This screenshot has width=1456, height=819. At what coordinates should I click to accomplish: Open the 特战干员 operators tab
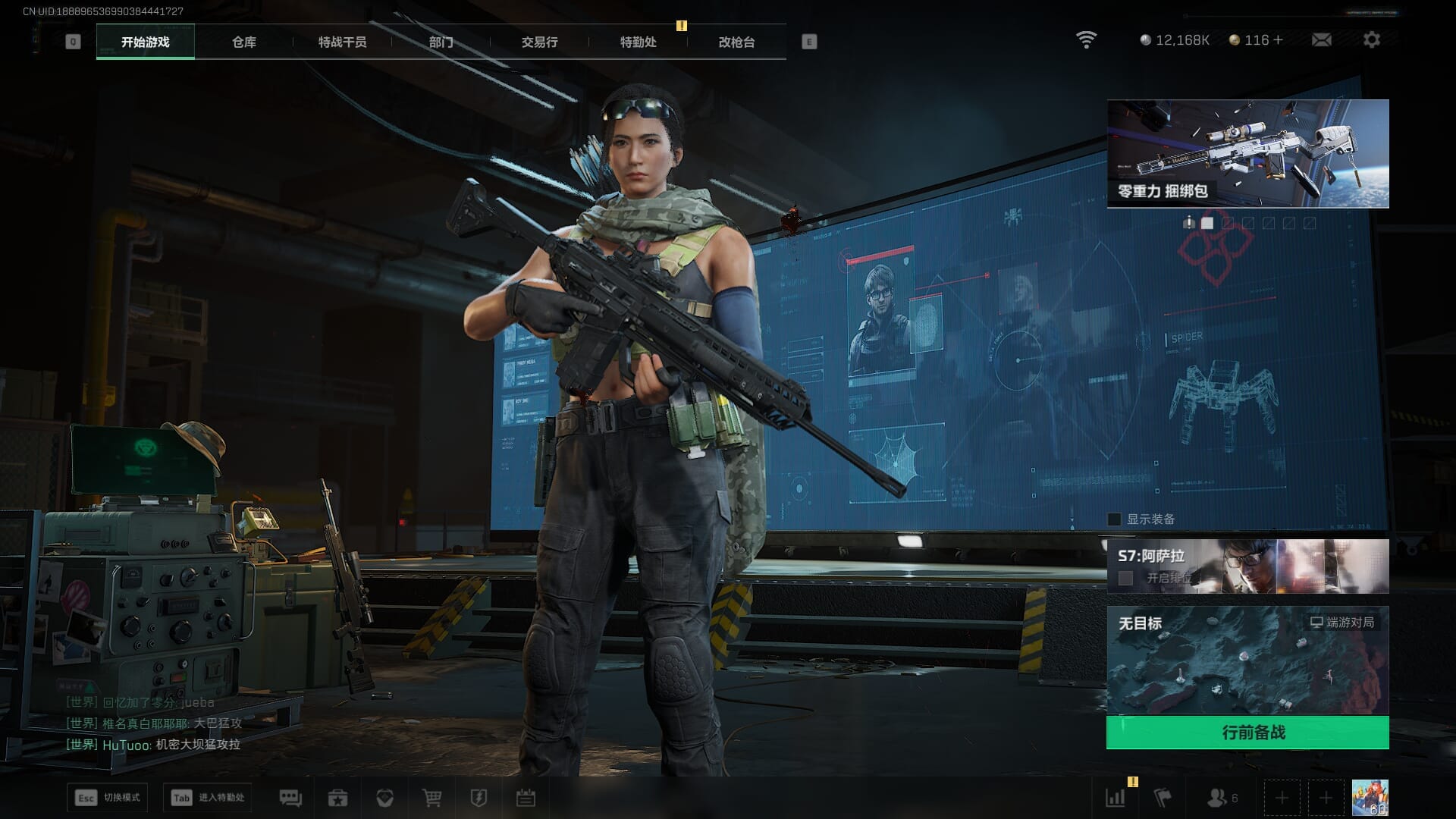342,42
